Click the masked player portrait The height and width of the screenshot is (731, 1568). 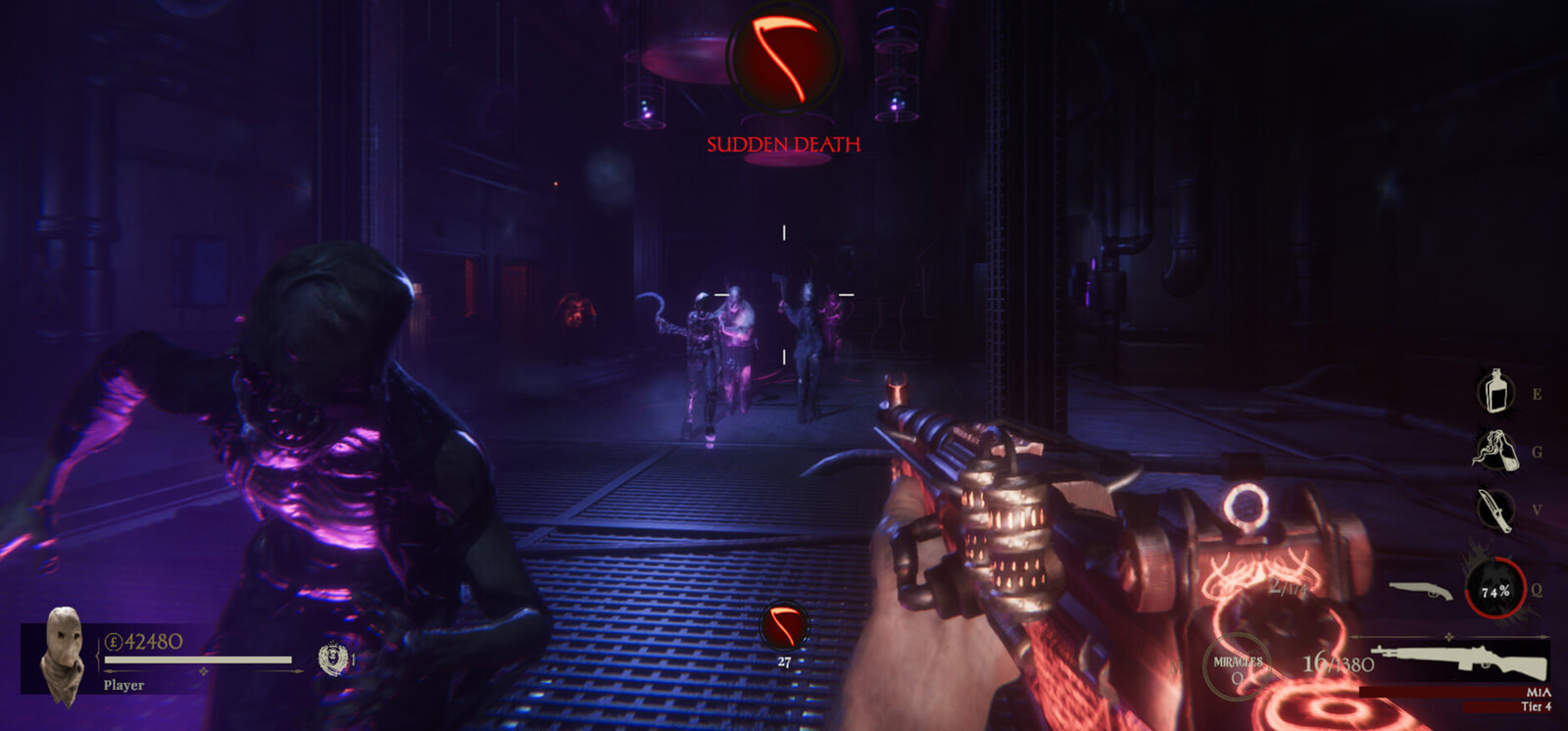click(63, 655)
